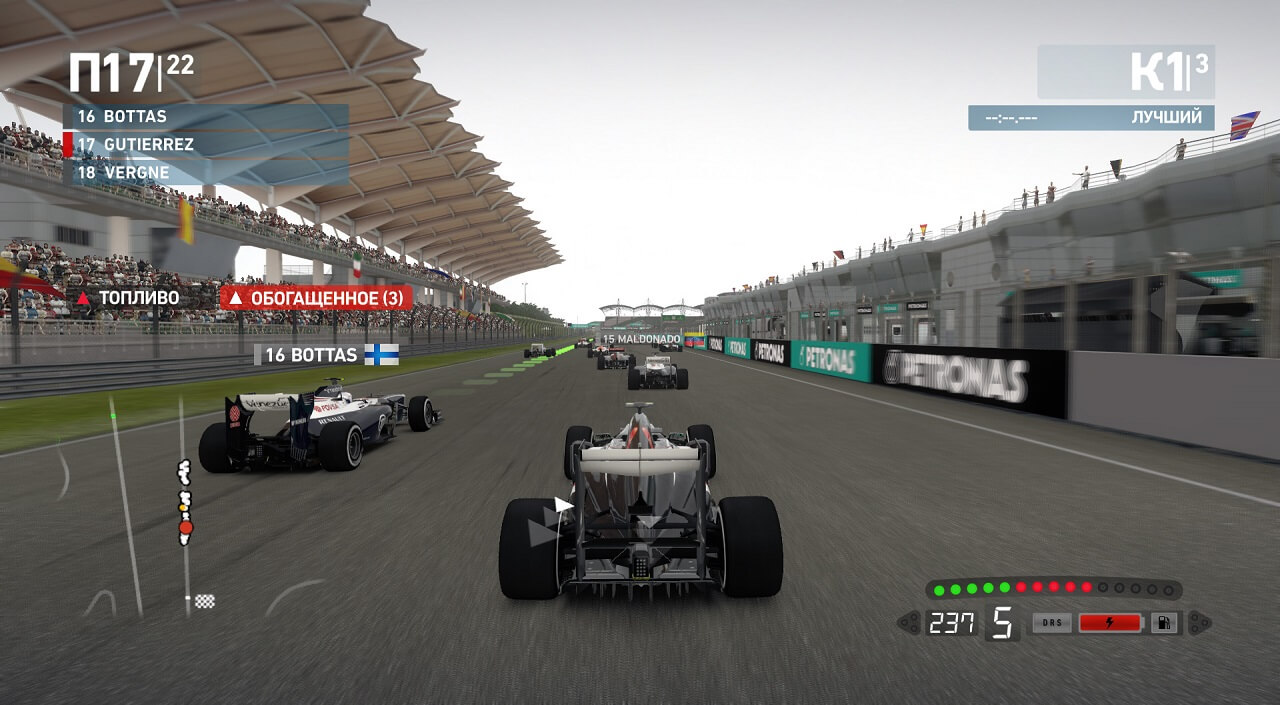Select the Vergne row in standings list
1280x705 pixels.
205,173
